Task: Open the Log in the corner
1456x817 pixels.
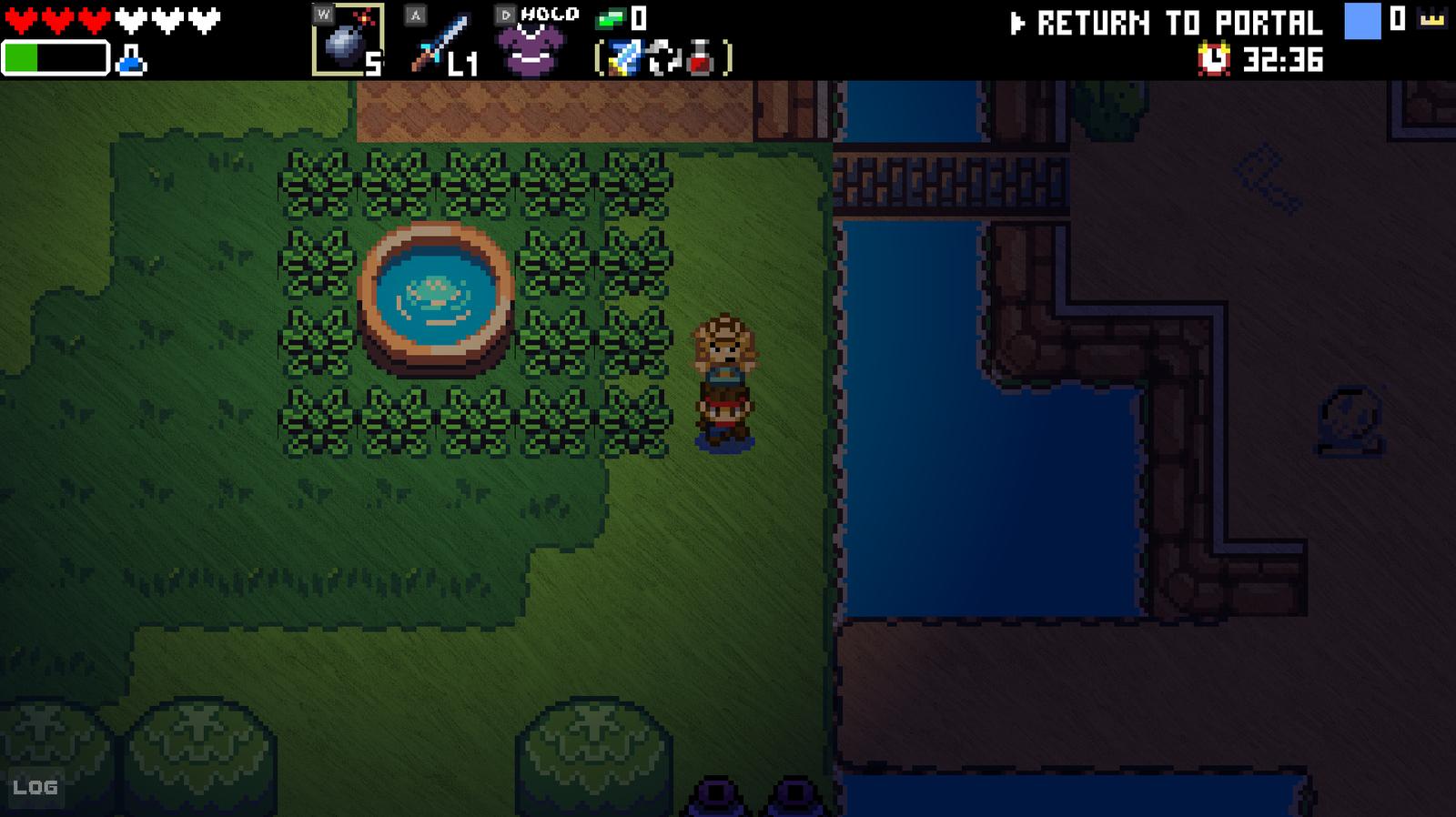Action: (x=35, y=787)
